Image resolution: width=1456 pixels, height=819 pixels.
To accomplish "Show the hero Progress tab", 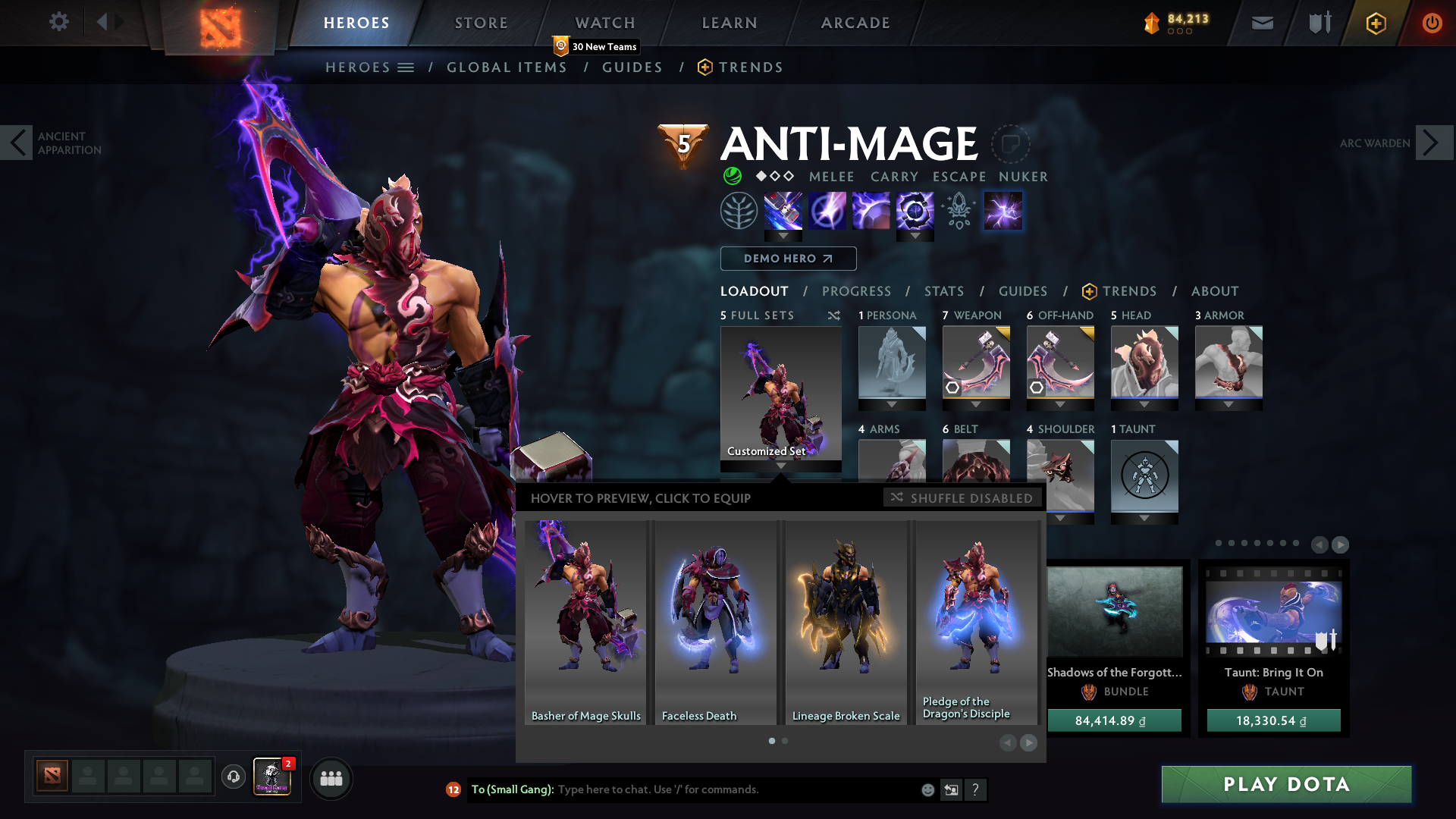I will click(x=856, y=291).
